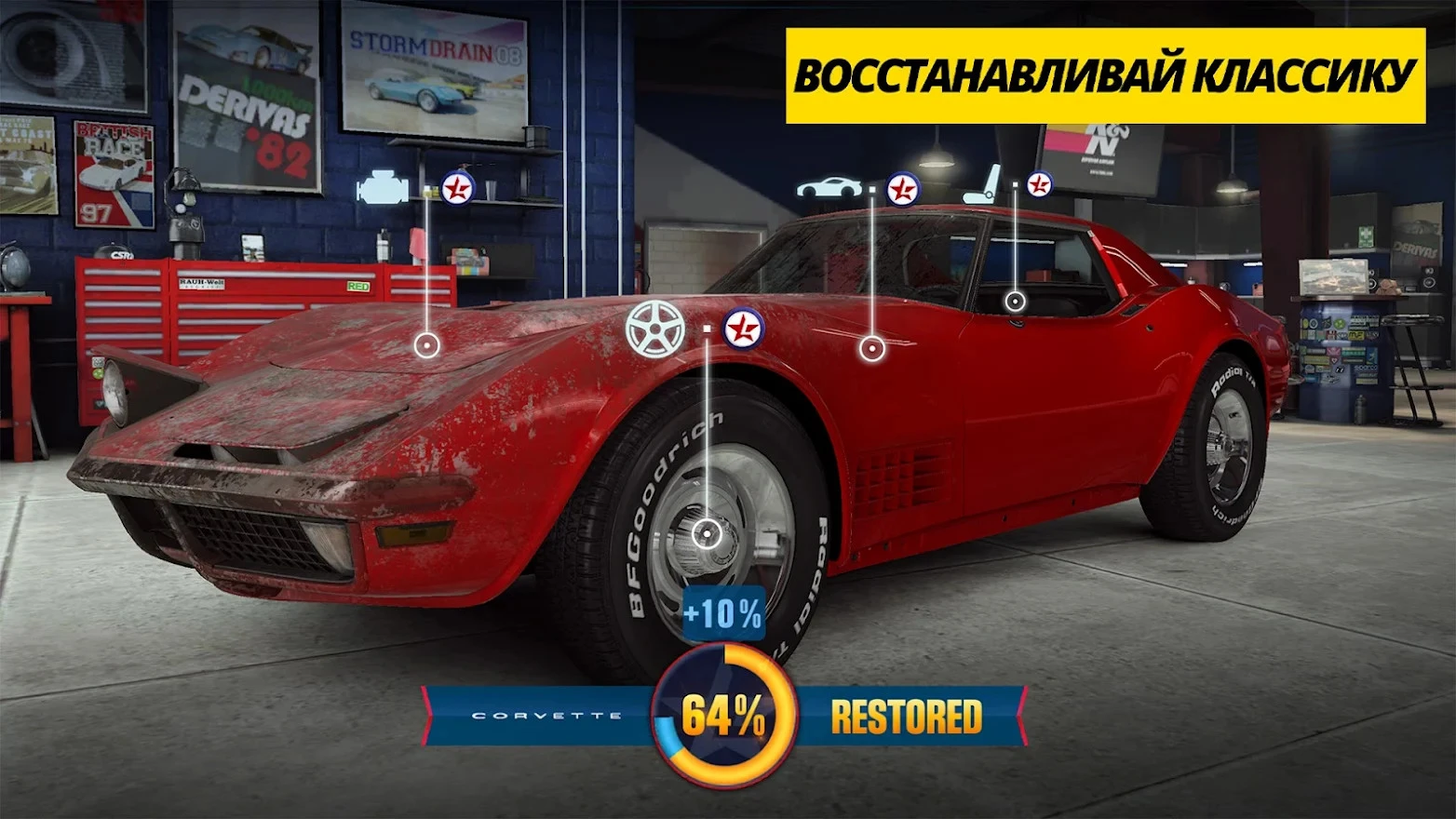The width and height of the screenshot is (1456, 819).
Task: Choose the wheel restoration icon
Action: 654,329
